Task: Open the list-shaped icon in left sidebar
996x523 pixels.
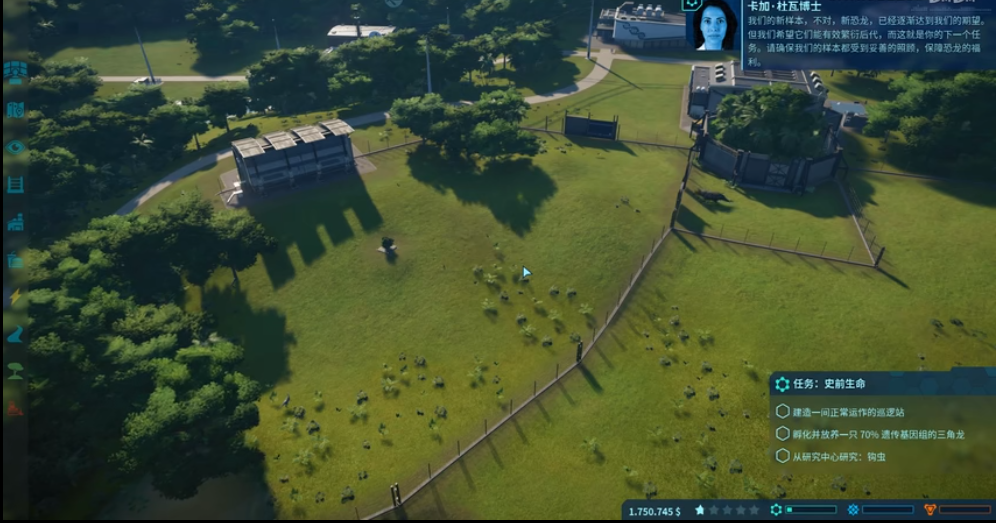Action: (x=15, y=184)
